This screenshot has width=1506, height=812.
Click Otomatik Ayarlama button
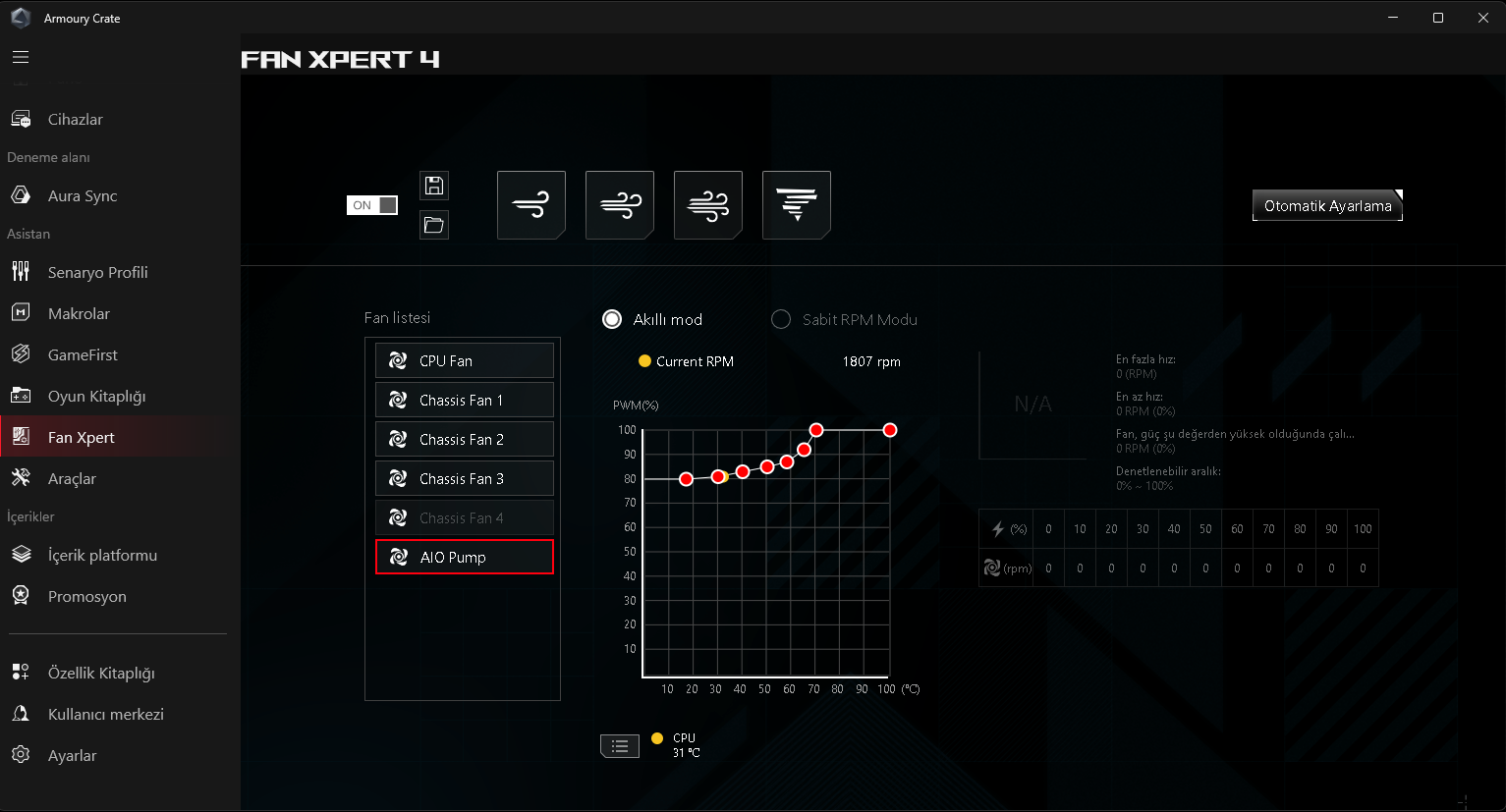click(1327, 206)
